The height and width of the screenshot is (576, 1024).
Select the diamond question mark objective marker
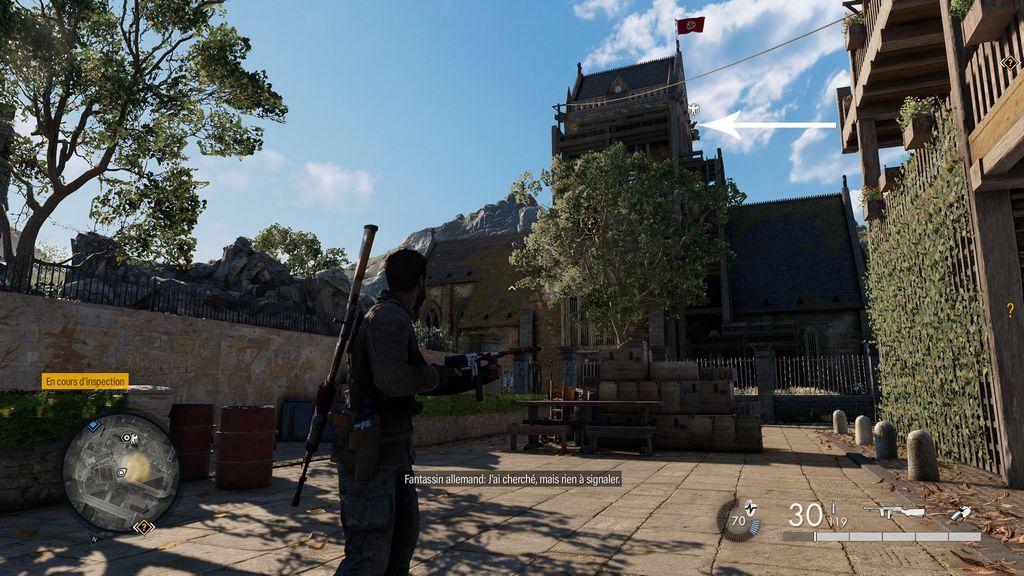coord(1009,63)
